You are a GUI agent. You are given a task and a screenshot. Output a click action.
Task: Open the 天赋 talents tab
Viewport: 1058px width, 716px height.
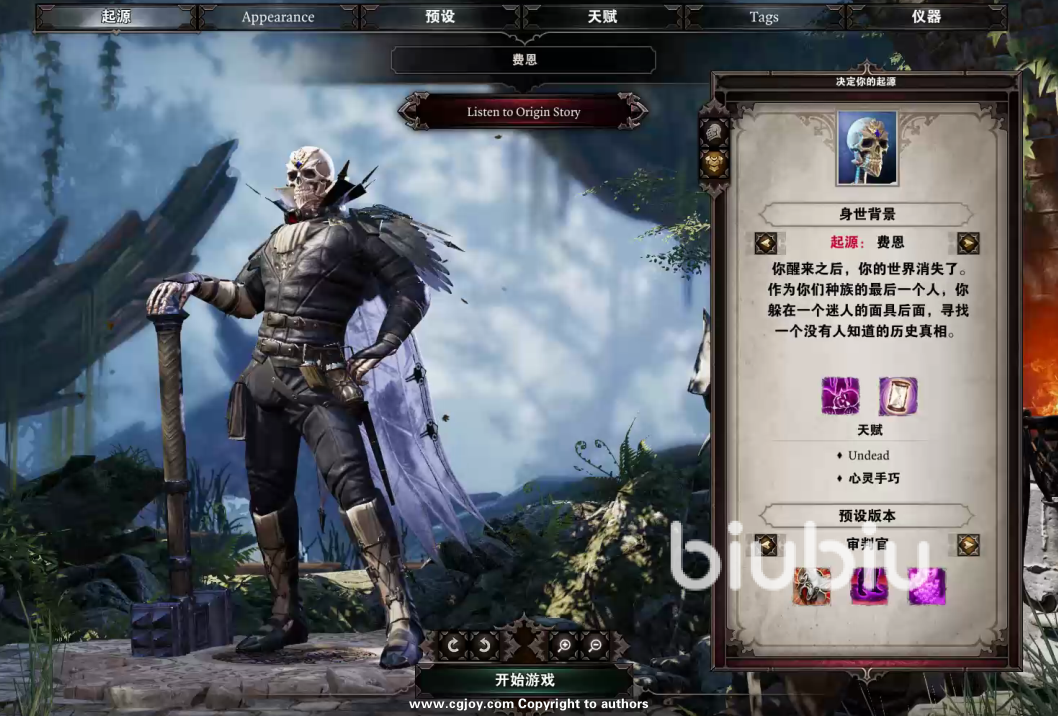pos(602,17)
